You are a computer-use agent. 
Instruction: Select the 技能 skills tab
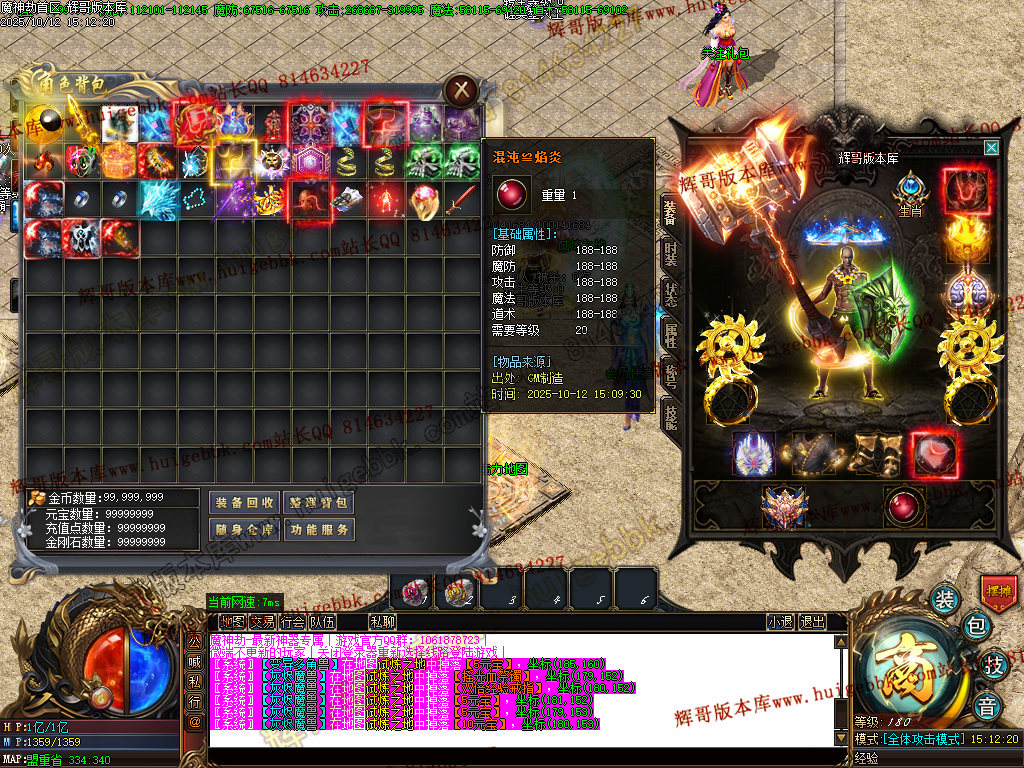tap(669, 414)
